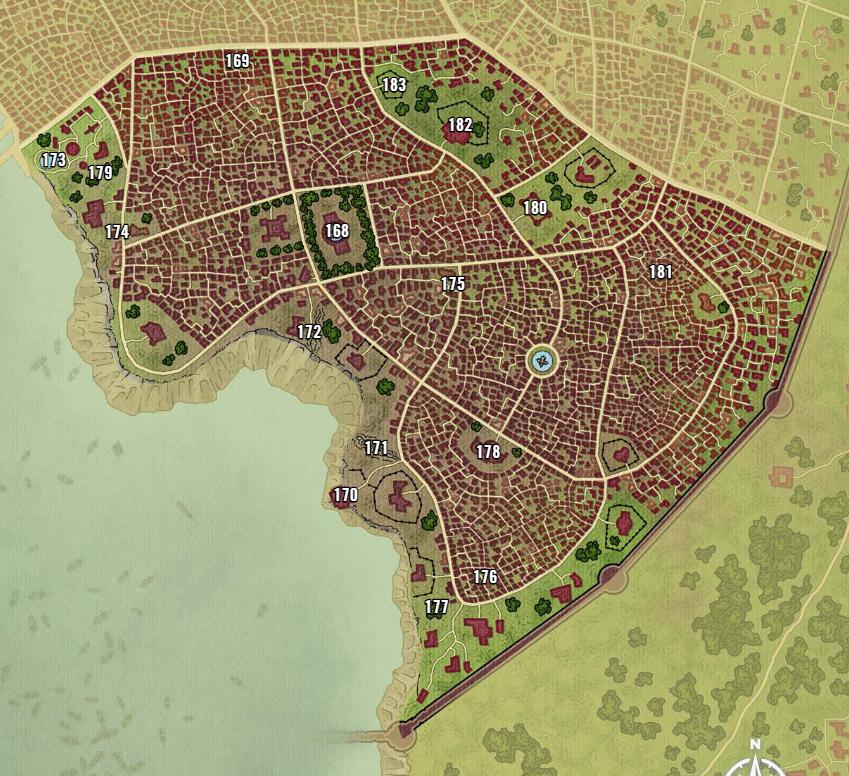The height and width of the screenshot is (776, 849).
Task: Choose the marker numbered 171
Action: coord(376,448)
